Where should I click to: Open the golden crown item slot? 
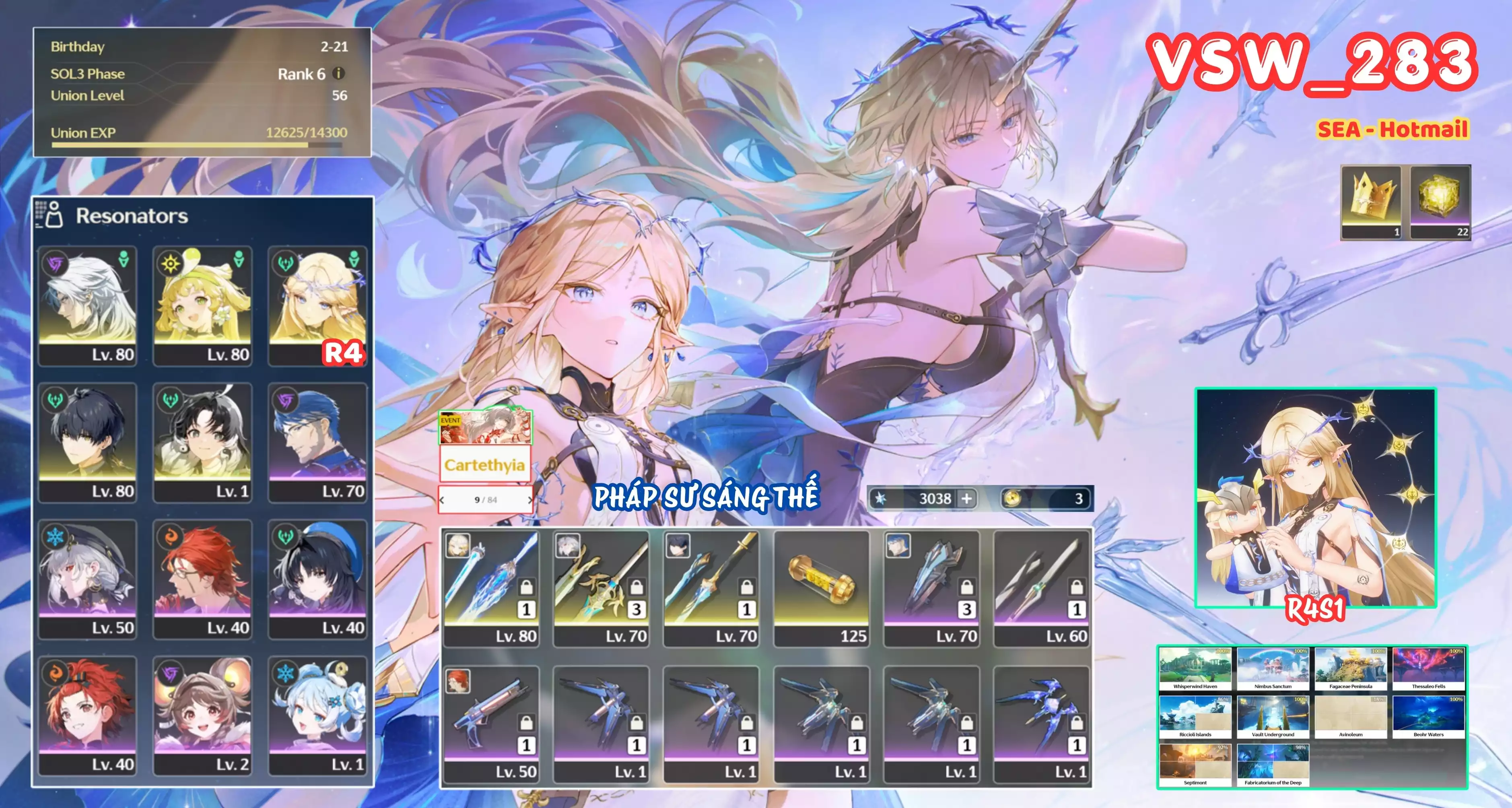[x=1371, y=202]
